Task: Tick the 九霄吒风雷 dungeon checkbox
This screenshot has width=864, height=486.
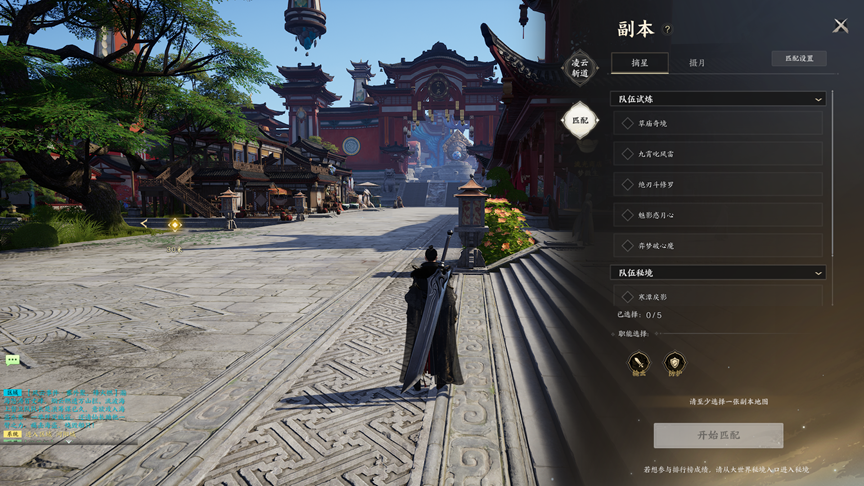Action: (x=628, y=154)
